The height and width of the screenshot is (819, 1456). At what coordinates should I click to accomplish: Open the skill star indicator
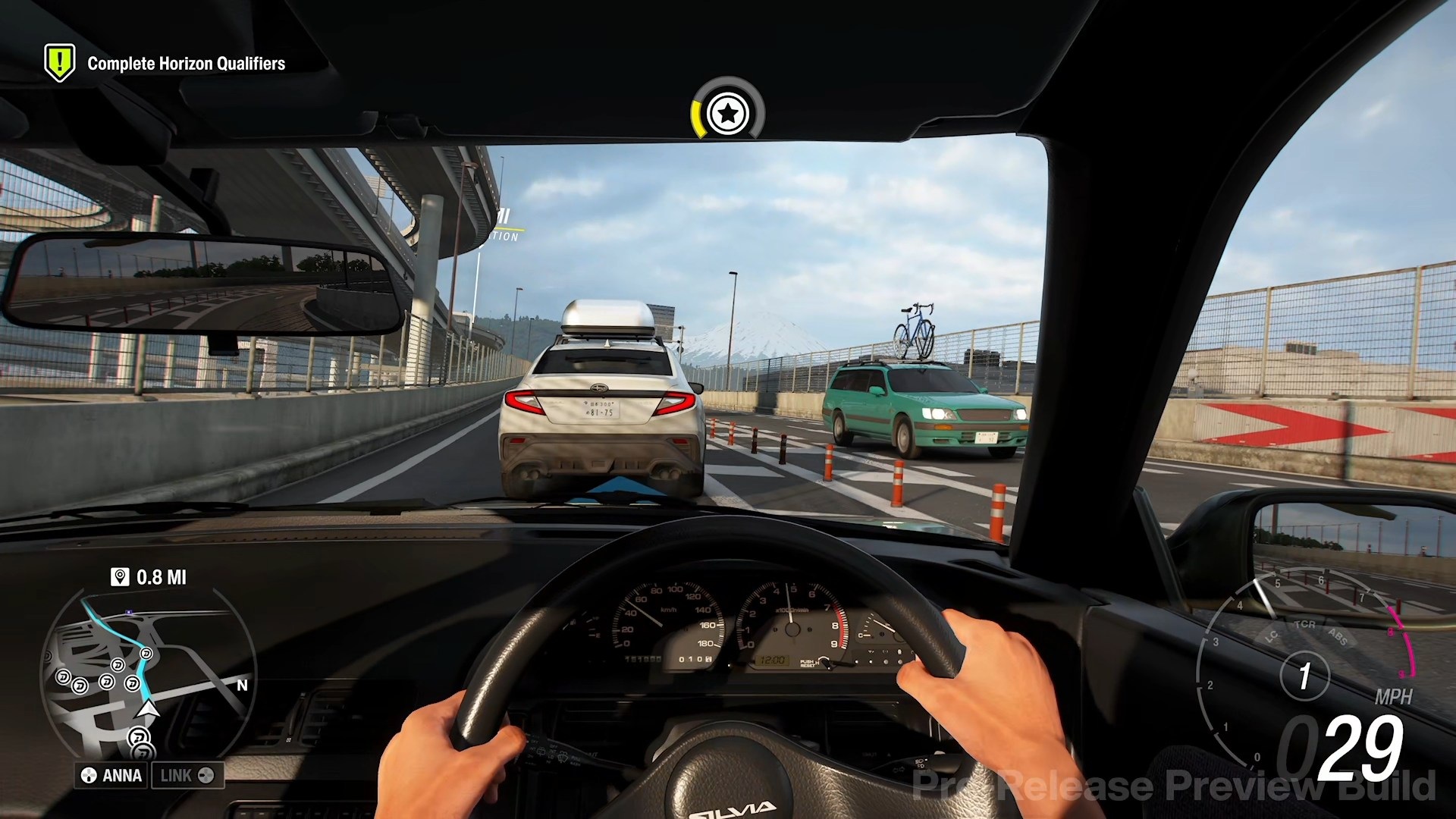[x=727, y=114]
